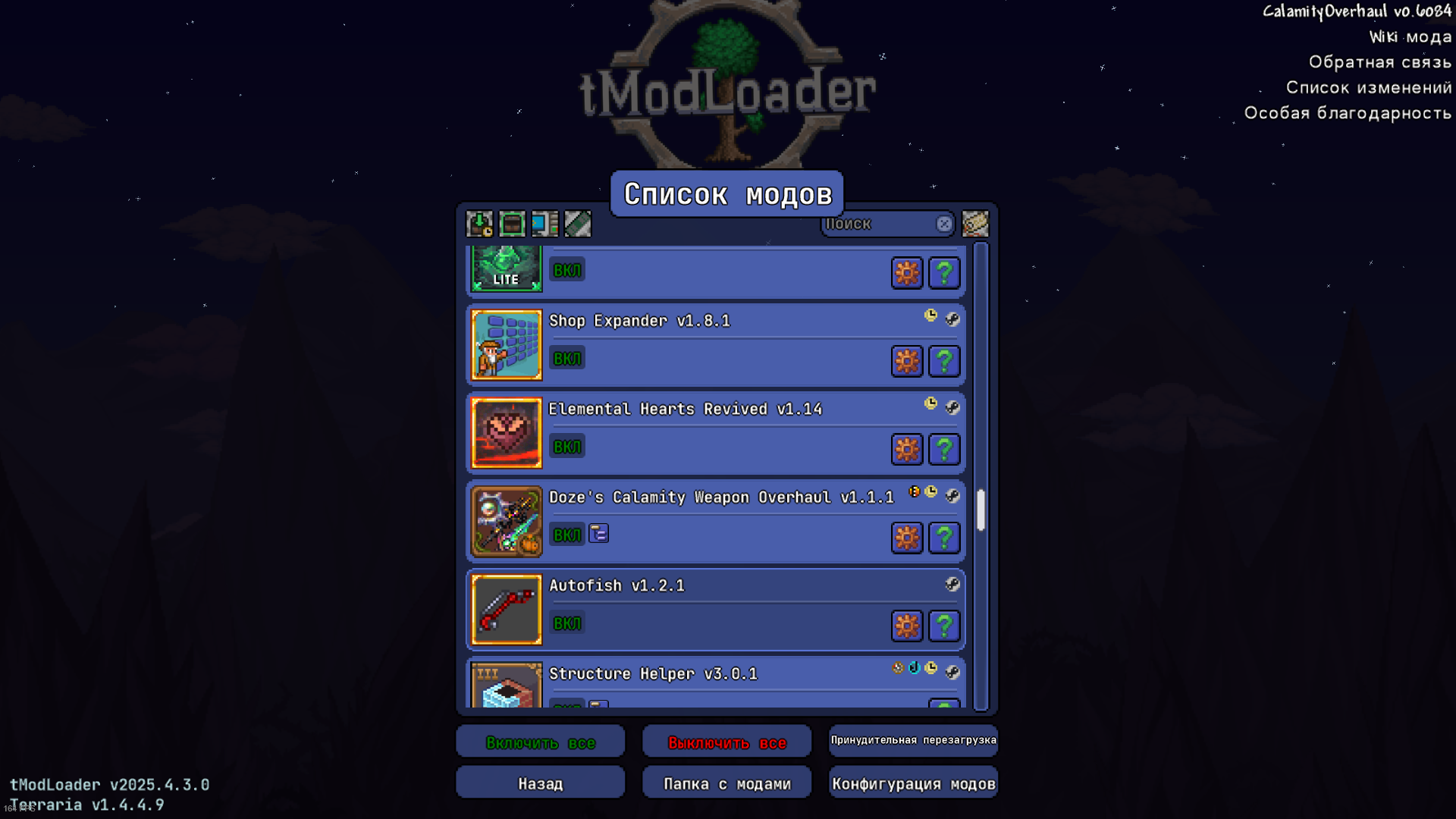The width and height of the screenshot is (1456, 819).
Task: Toggle Shop Expander's ВКЛ button
Action: pos(566,359)
